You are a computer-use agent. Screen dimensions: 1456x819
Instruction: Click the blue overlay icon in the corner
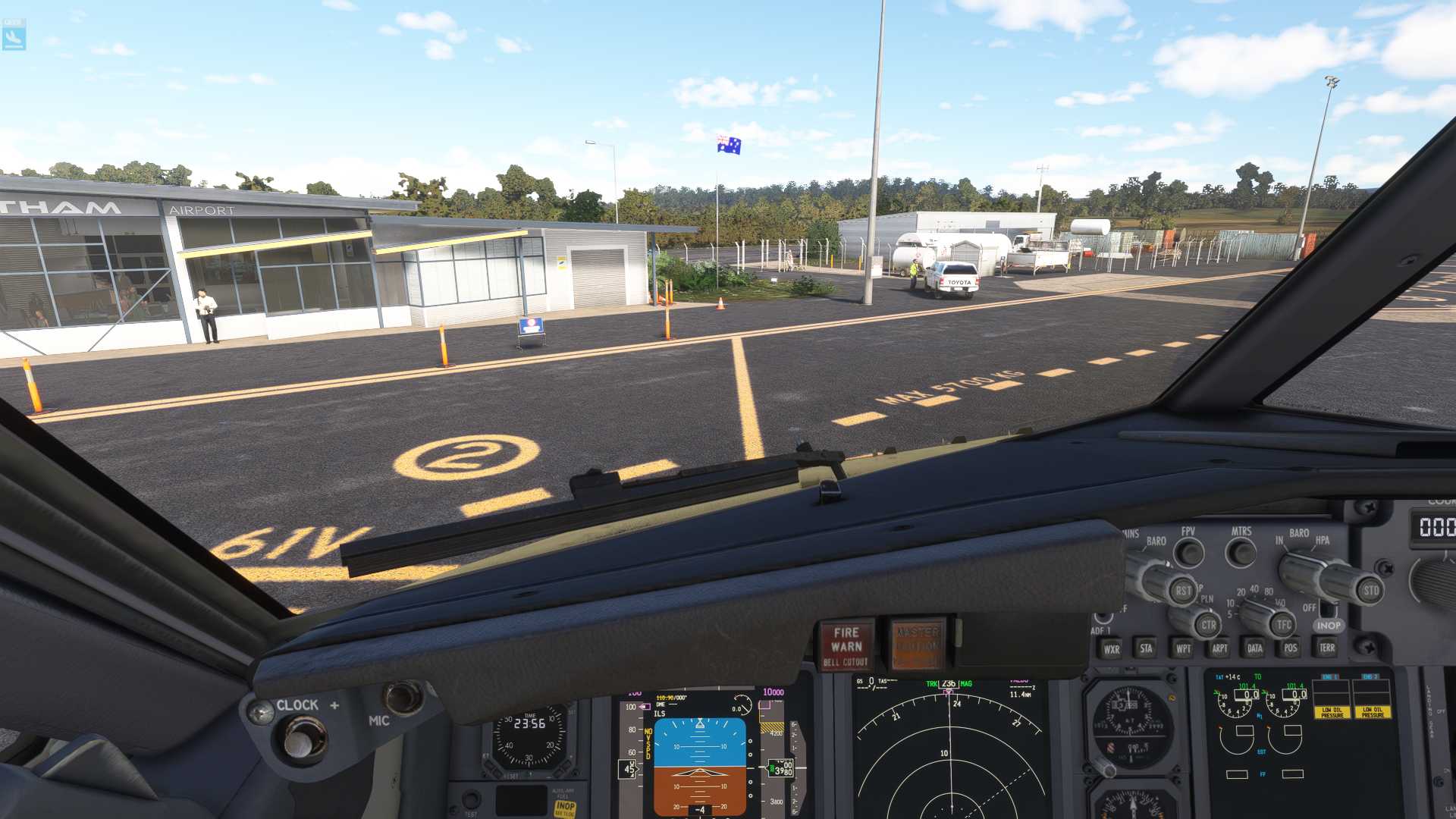(14, 35)
